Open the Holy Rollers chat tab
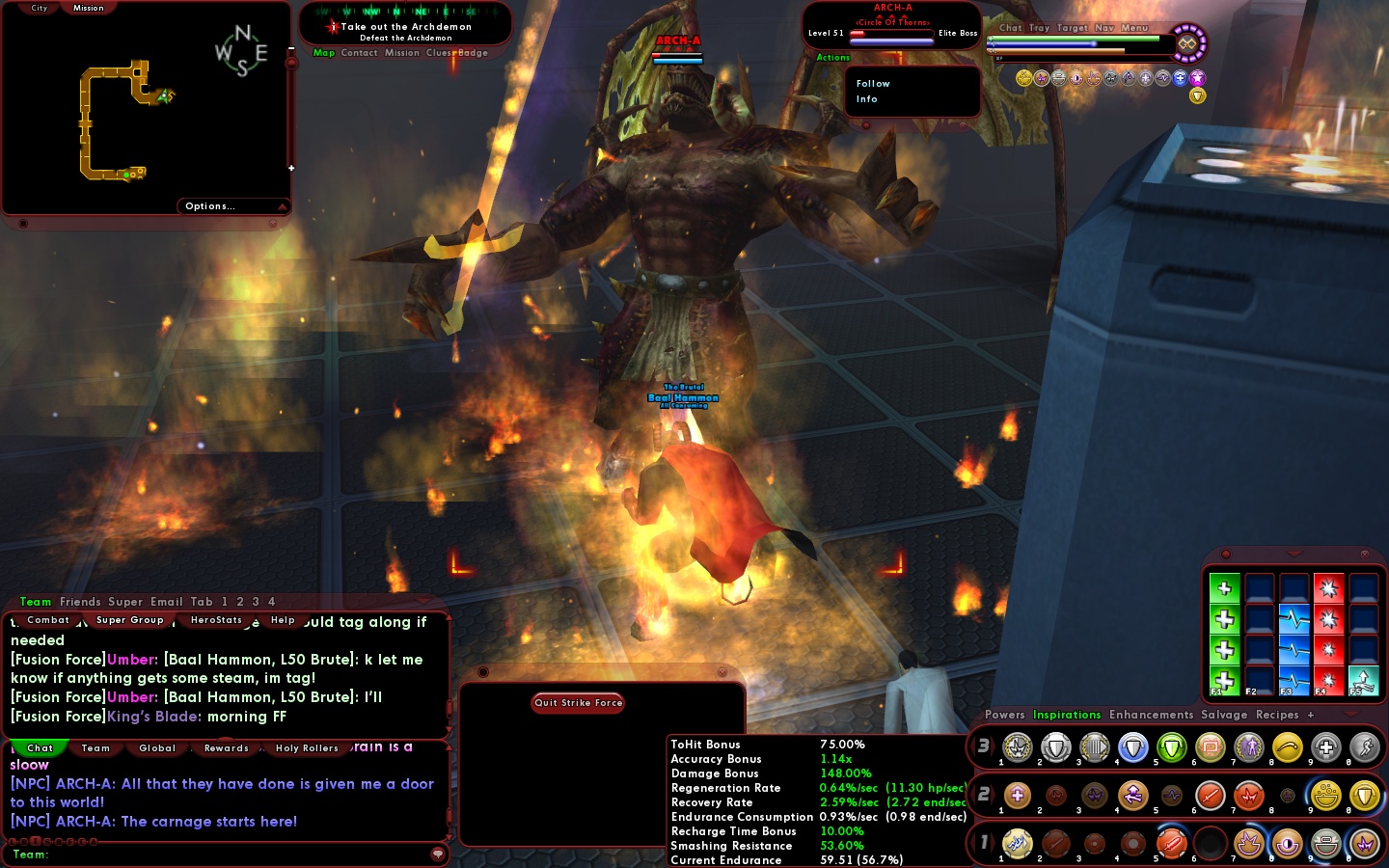The image size is (1389, 868). pyautogui.click(x=307, y=748)
